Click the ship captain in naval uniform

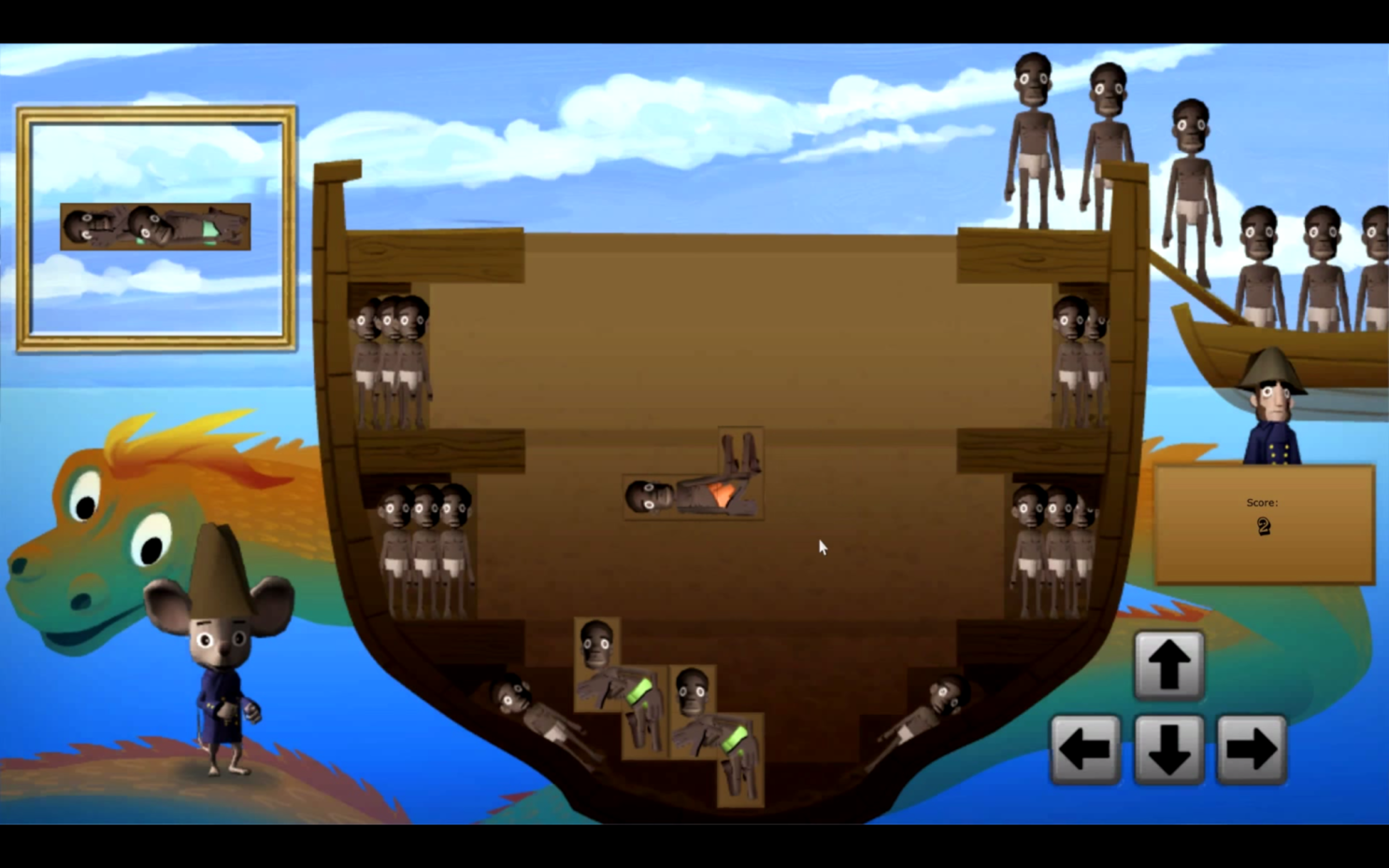1275,411
